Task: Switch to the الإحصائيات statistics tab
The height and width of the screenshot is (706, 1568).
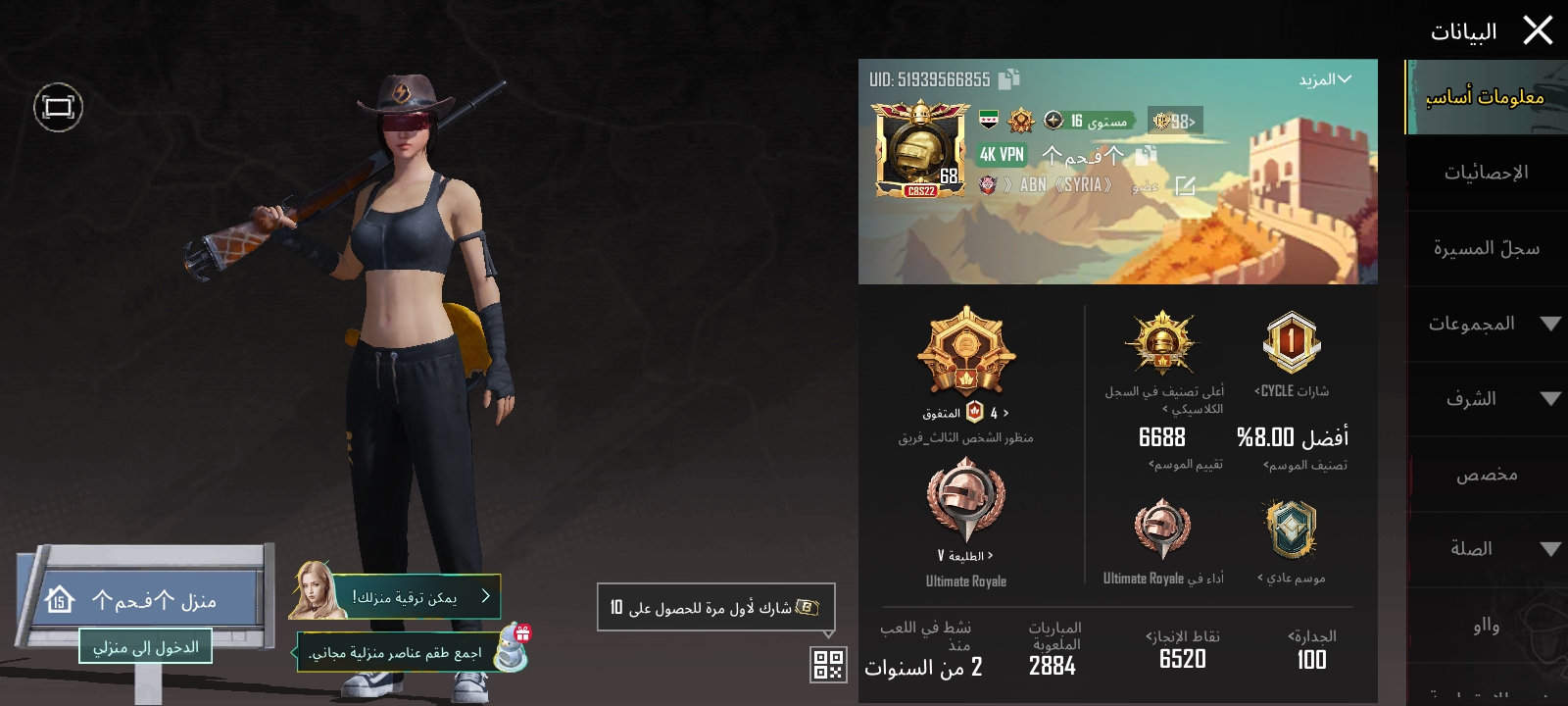Action: (1489, 172)
